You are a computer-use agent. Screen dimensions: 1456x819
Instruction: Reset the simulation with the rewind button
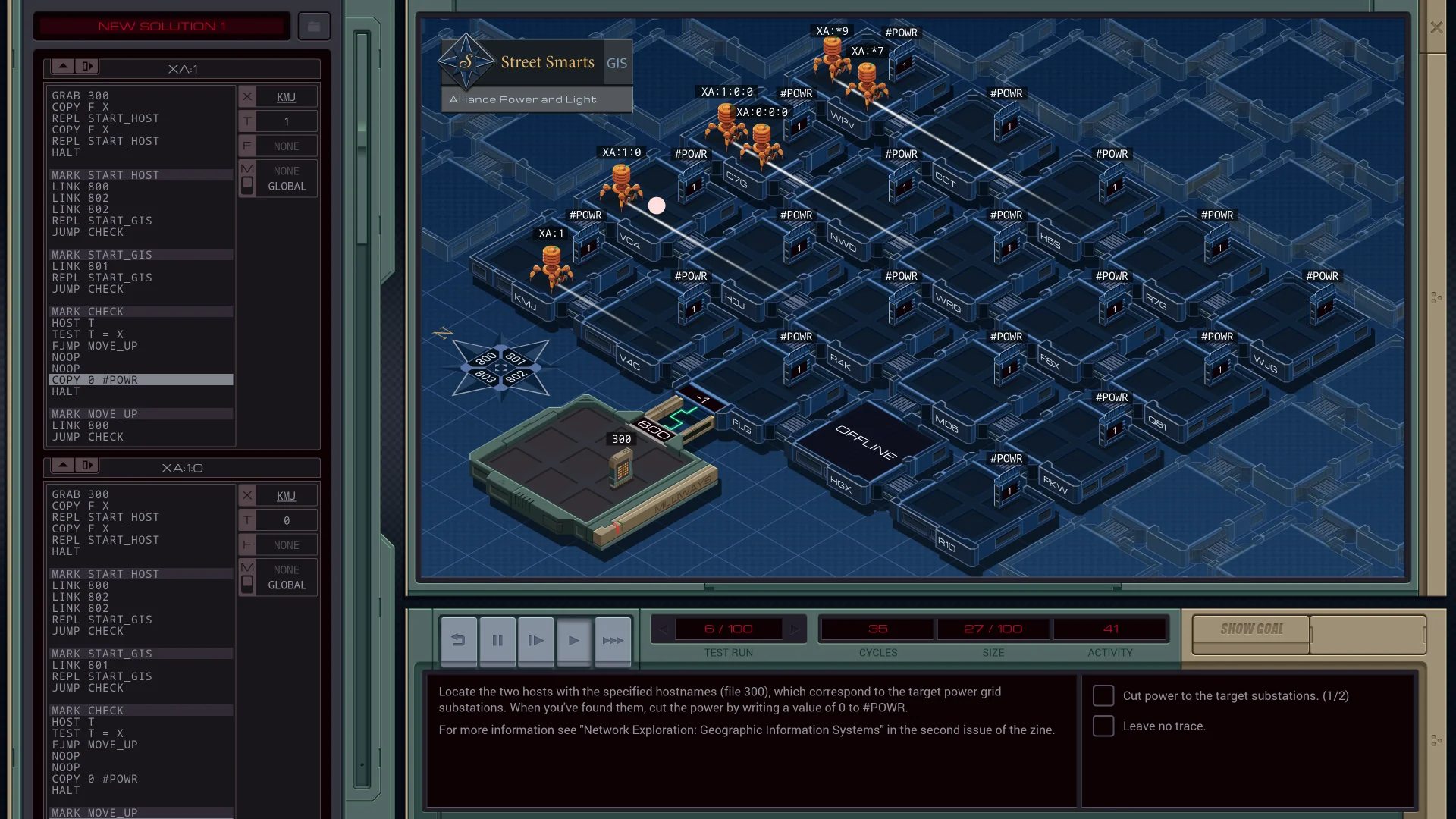coord(459,641)
